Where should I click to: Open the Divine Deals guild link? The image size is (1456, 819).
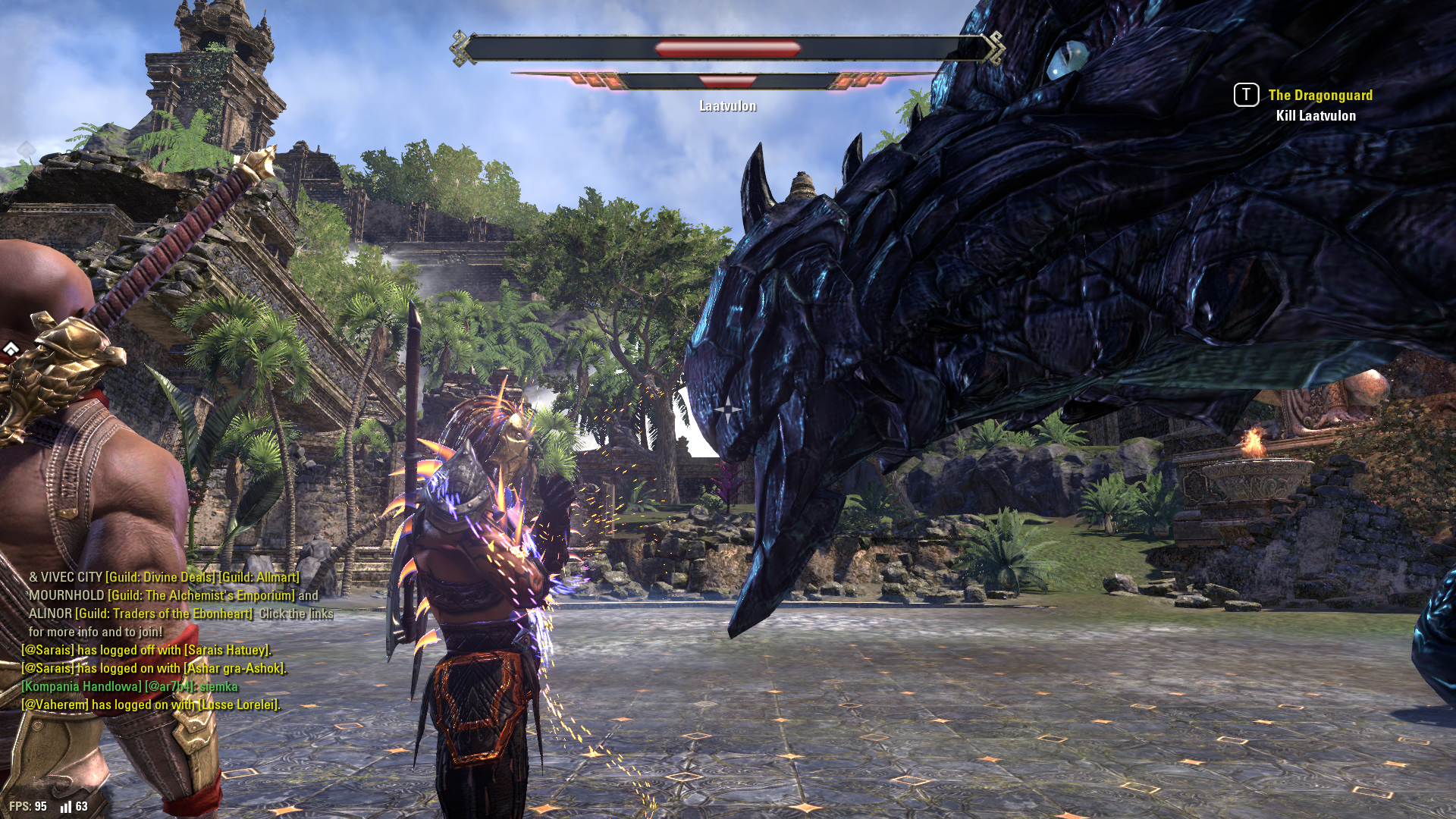click(161, 578)
